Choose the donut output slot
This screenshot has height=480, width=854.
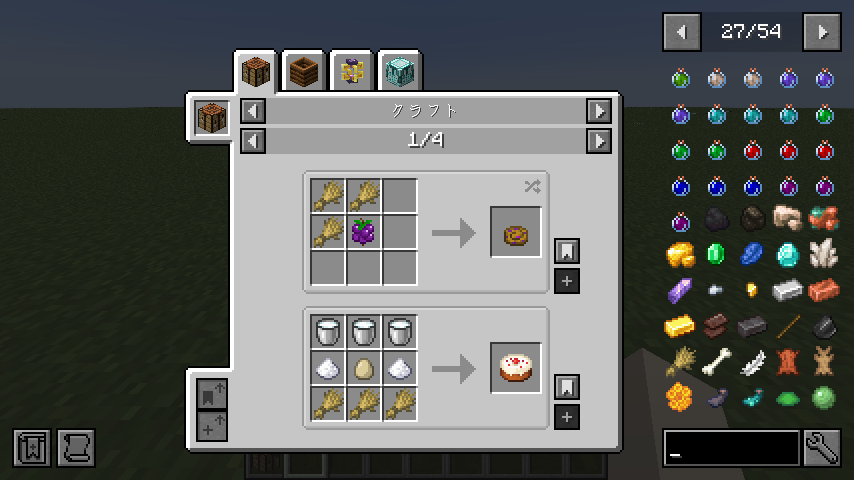tap(516, 232)
